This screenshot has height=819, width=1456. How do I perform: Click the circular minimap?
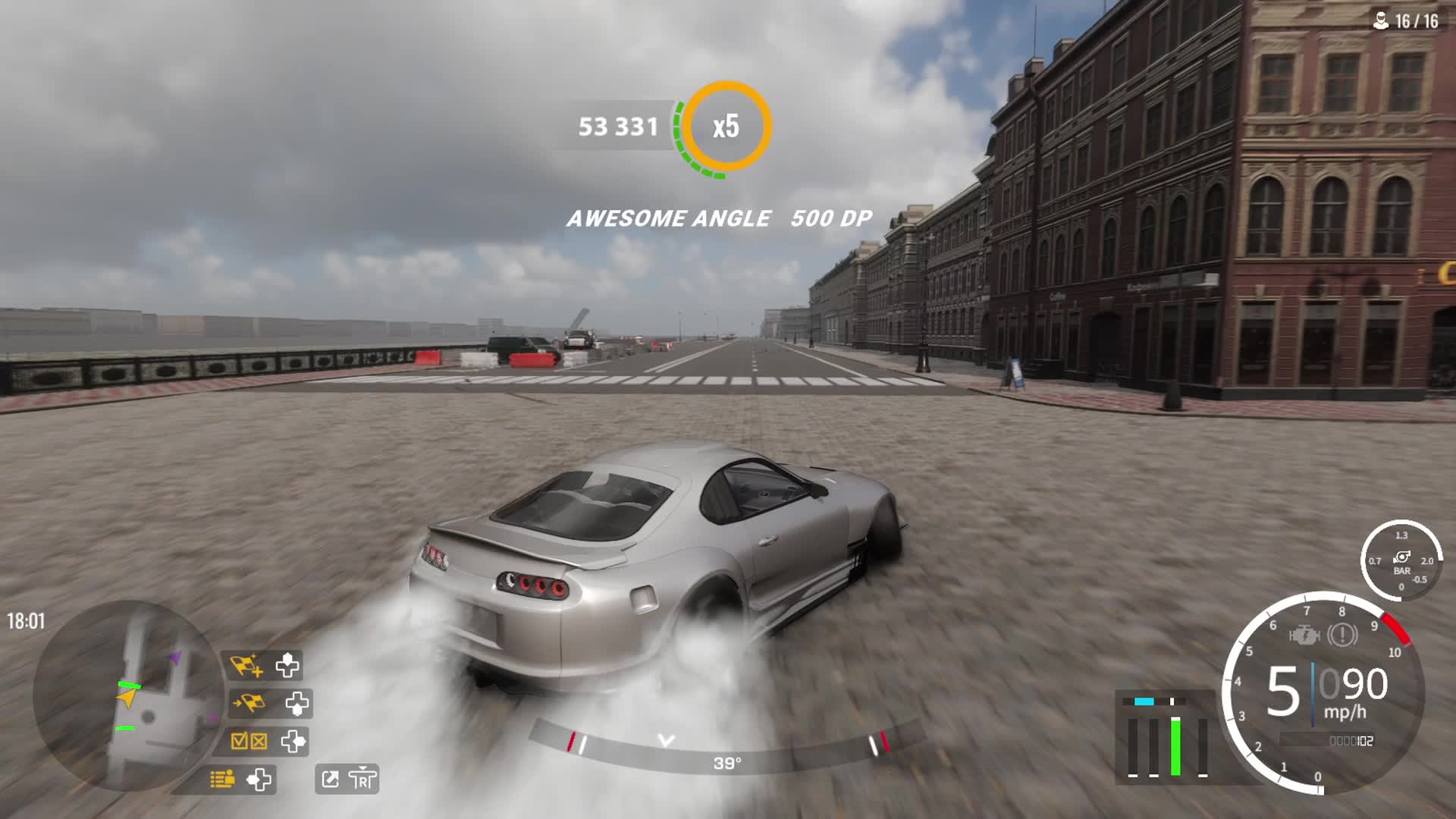pyautogui.click(x=127, y=696)
